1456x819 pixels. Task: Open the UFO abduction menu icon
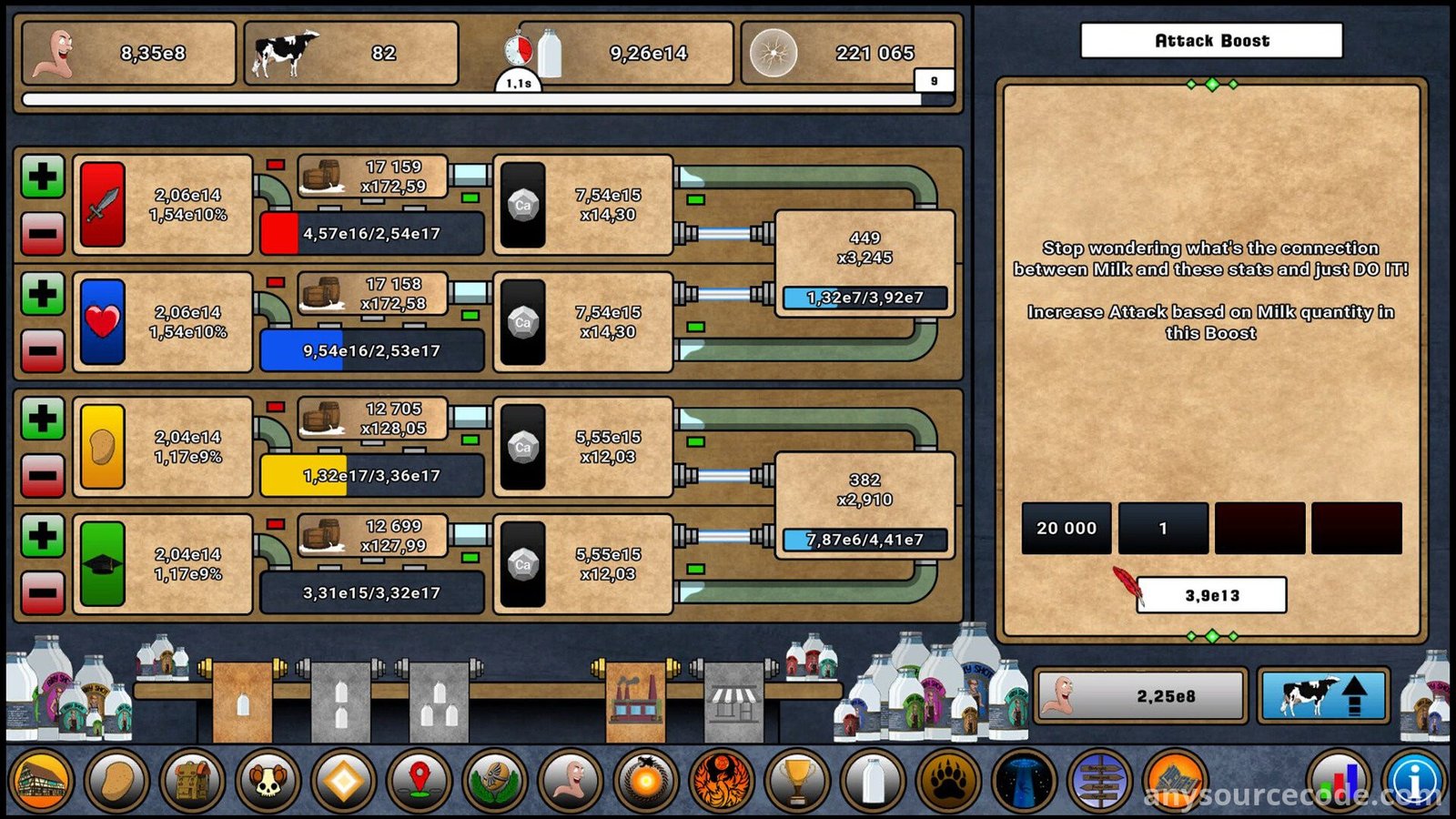click(1024, 781)
